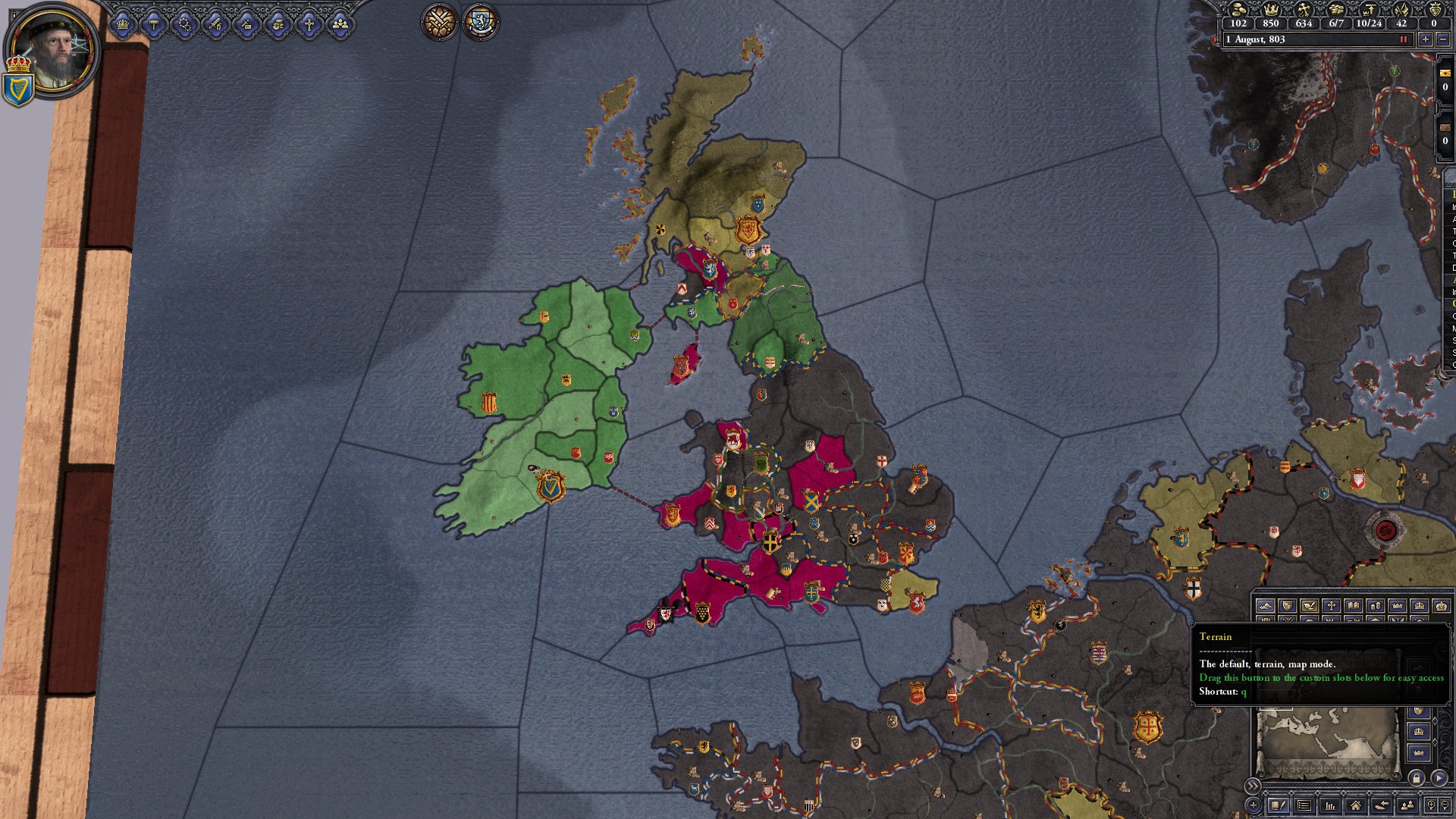The width and height of the screenshot is (1456, 819).
Task: Open the Religion screen via the cross icon
Action: (x=307, y=24)
